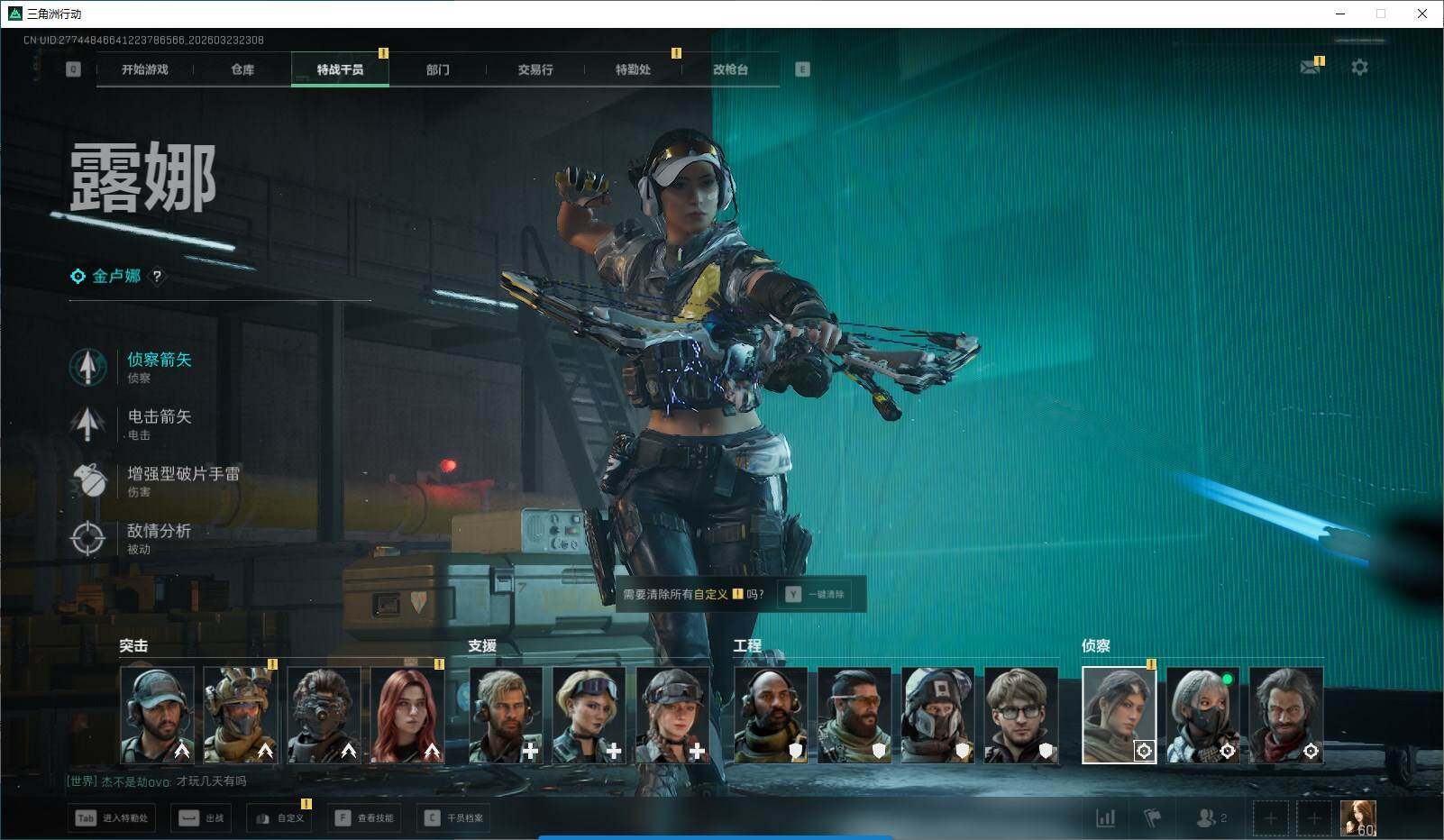Select the glasses-wearing engineer operator portrait
The image size is (1444, 840).
pos(1020,716)
